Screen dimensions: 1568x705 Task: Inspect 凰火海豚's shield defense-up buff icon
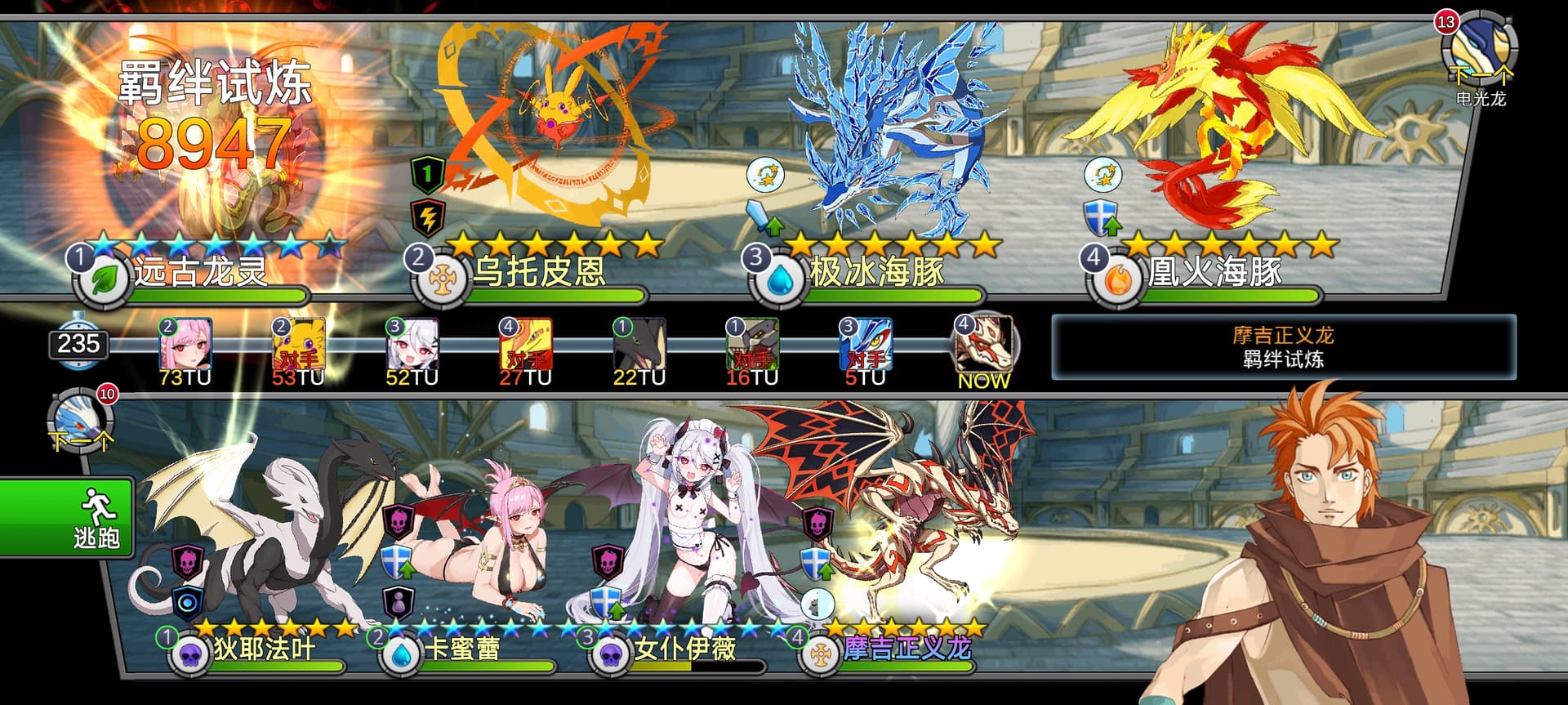click(x=1102, y=218)
